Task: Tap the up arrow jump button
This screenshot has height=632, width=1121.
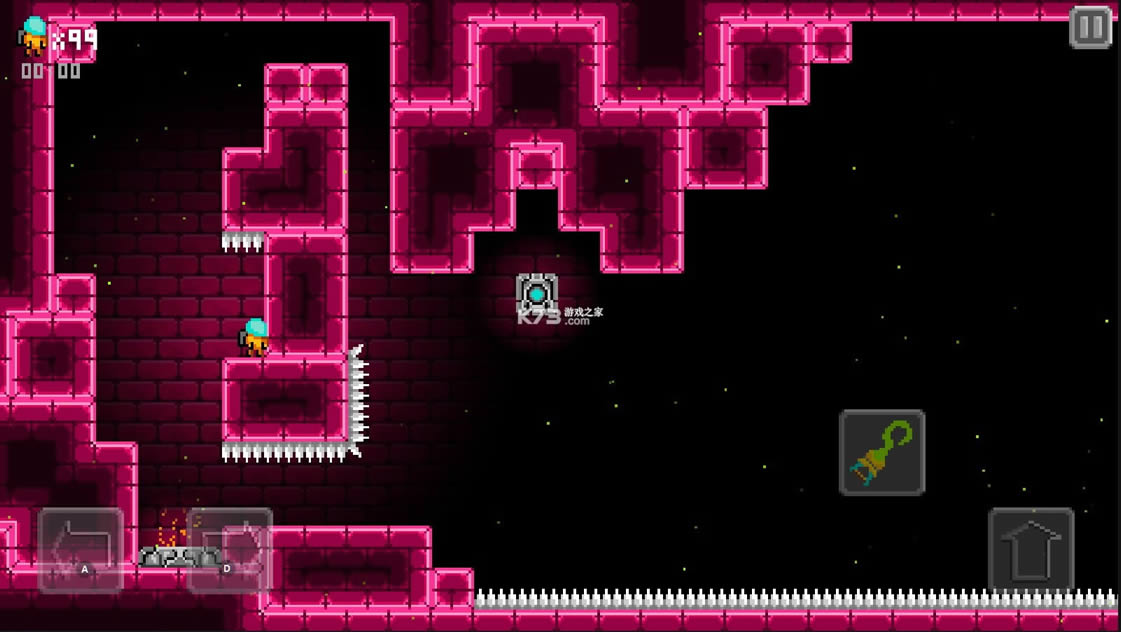Action: coord(1031,550)
